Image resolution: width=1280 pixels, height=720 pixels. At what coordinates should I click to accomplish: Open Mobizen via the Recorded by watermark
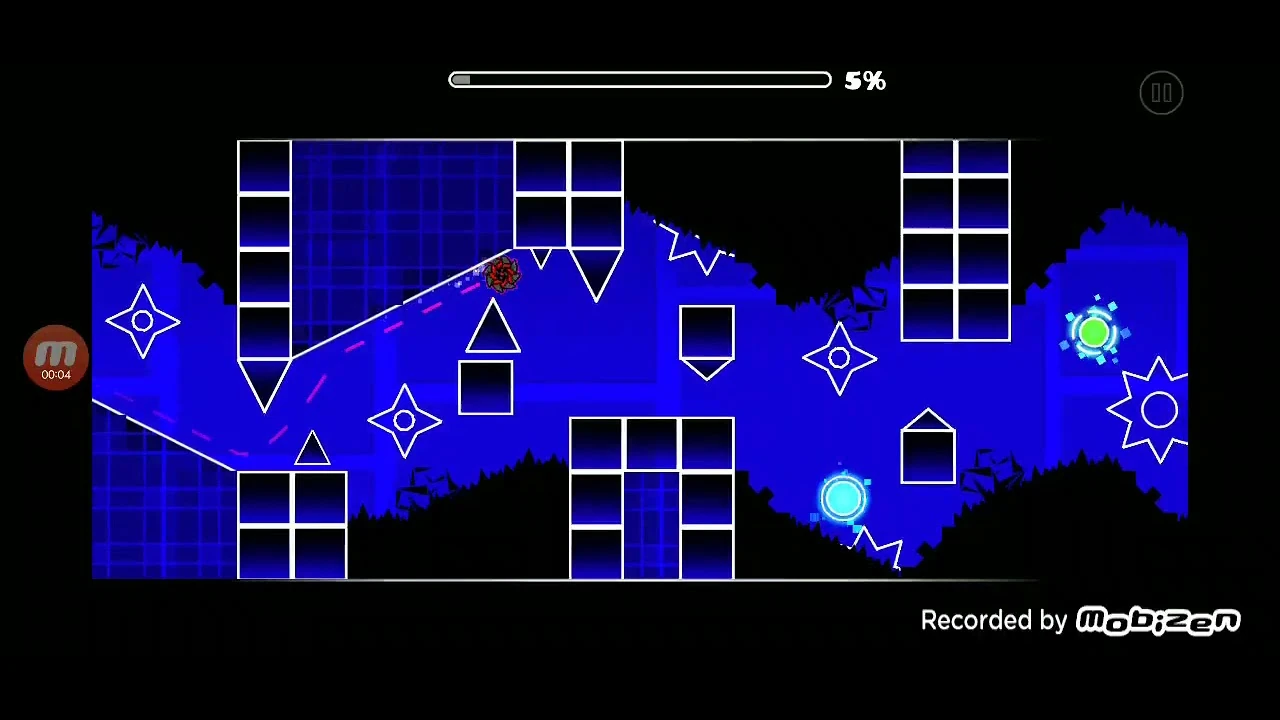(x=995, y=620)
